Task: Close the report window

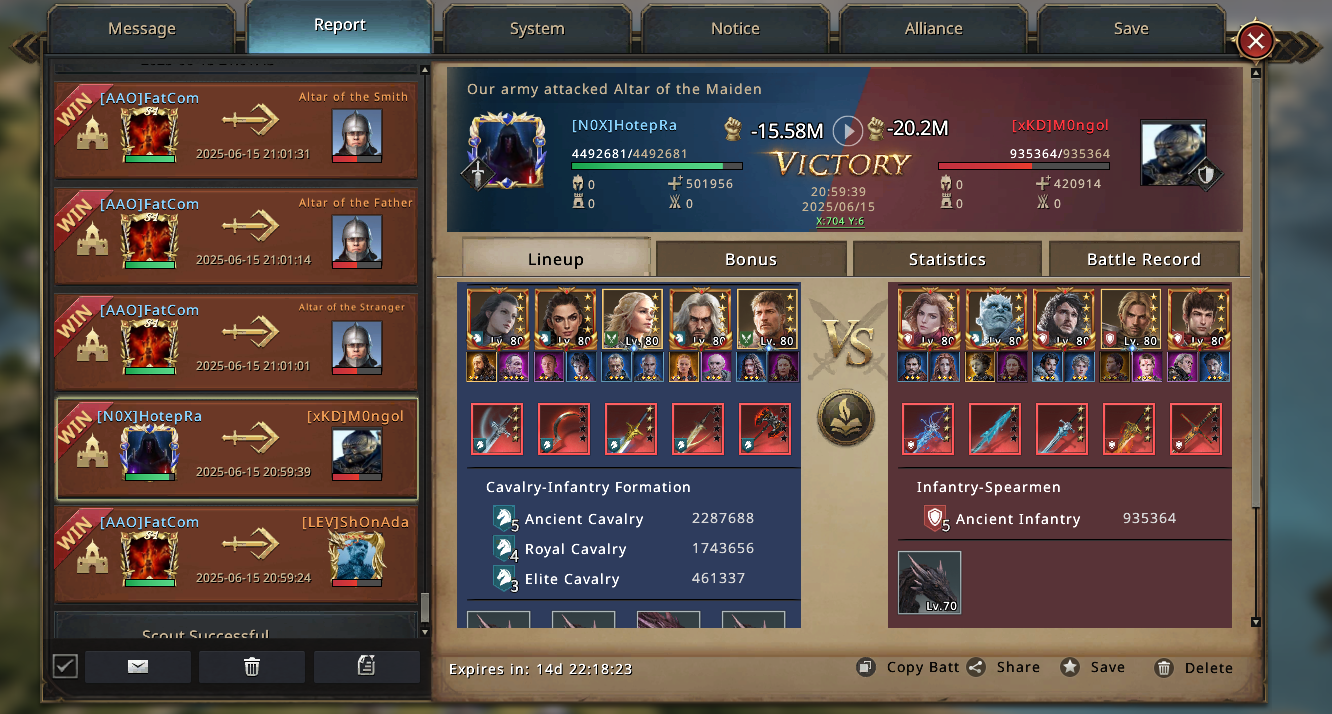Action: (x=1255, y=42)
